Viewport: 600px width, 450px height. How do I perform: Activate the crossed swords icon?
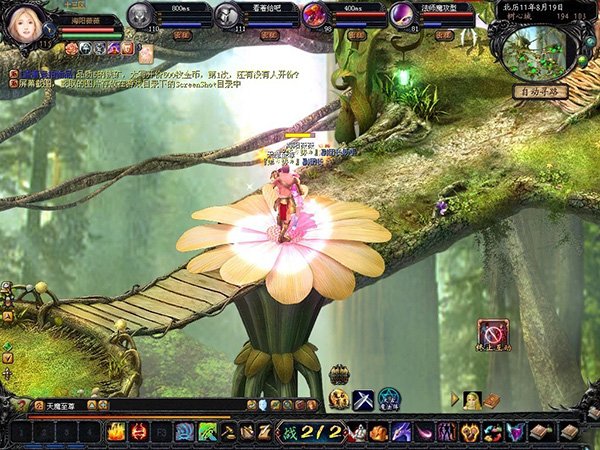[x=363, y=399]
